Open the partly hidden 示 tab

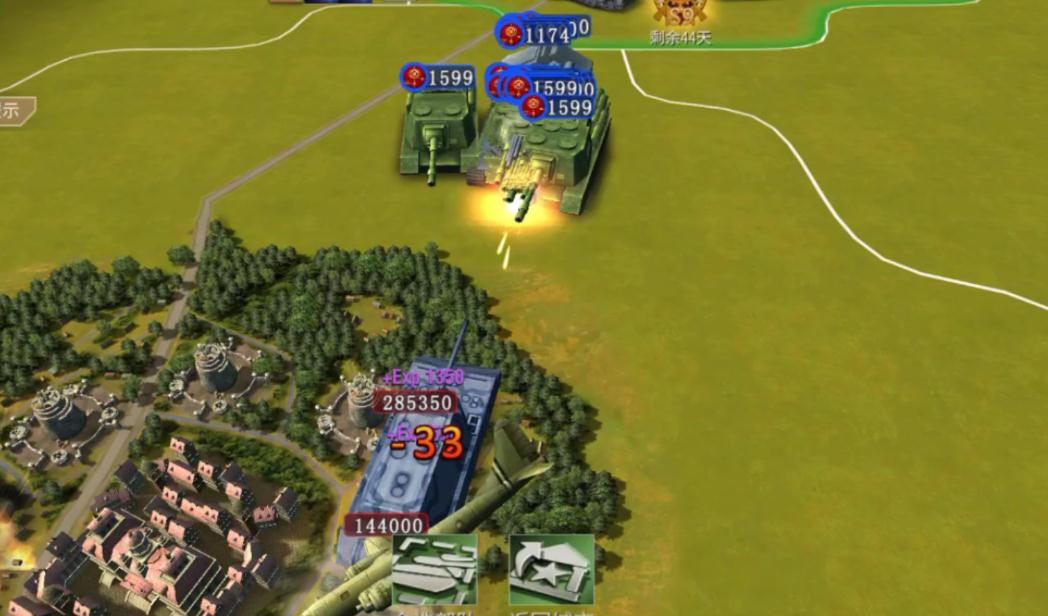pyautogui.click(x=14, y=110)
